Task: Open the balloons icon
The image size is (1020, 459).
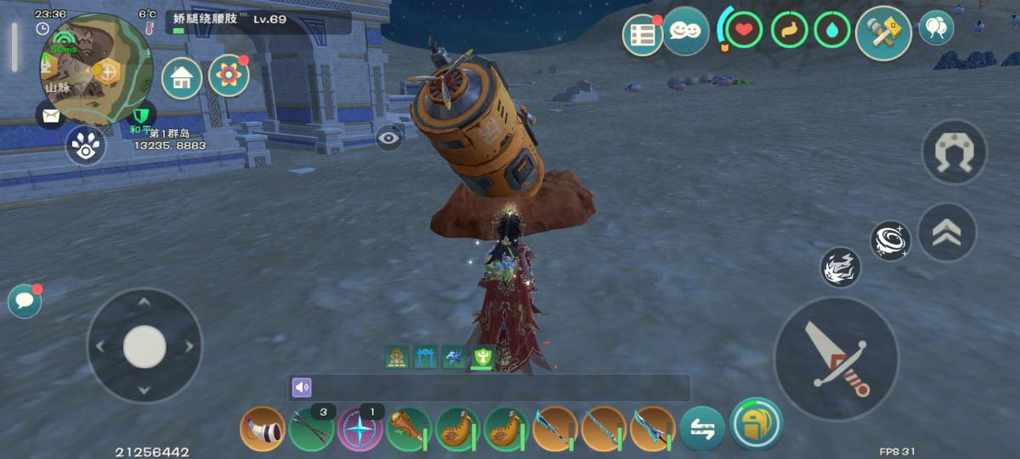Action: click(x=936, y=28)
